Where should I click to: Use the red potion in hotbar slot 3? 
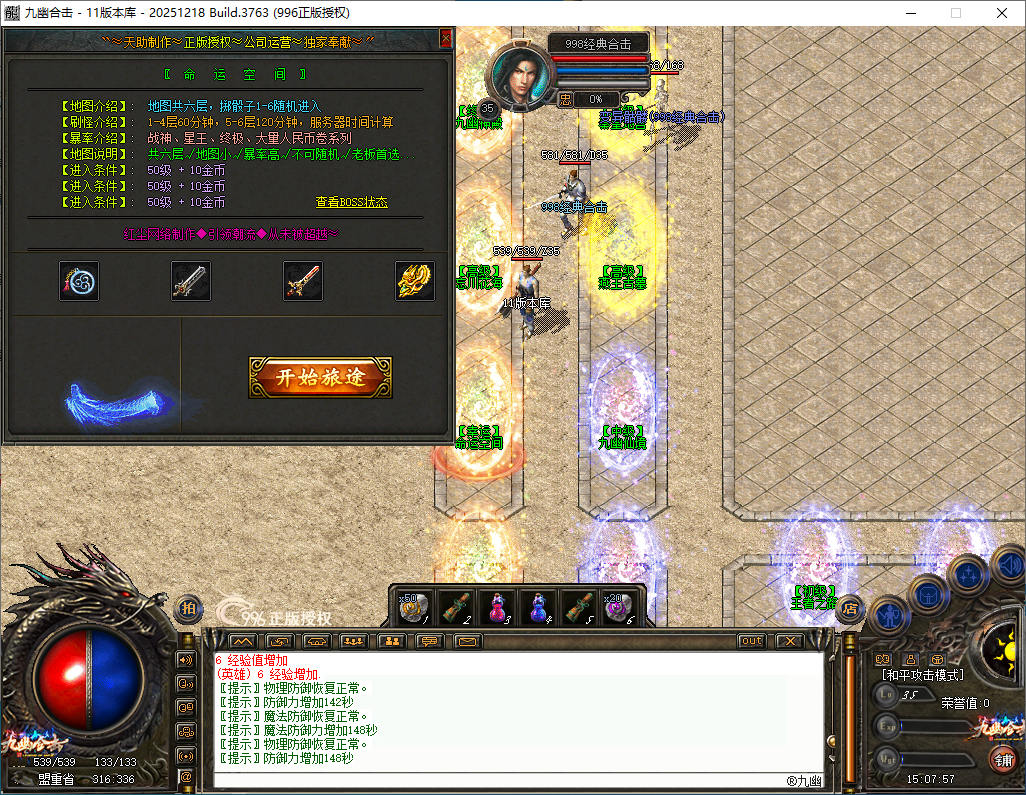click(496, 606)
